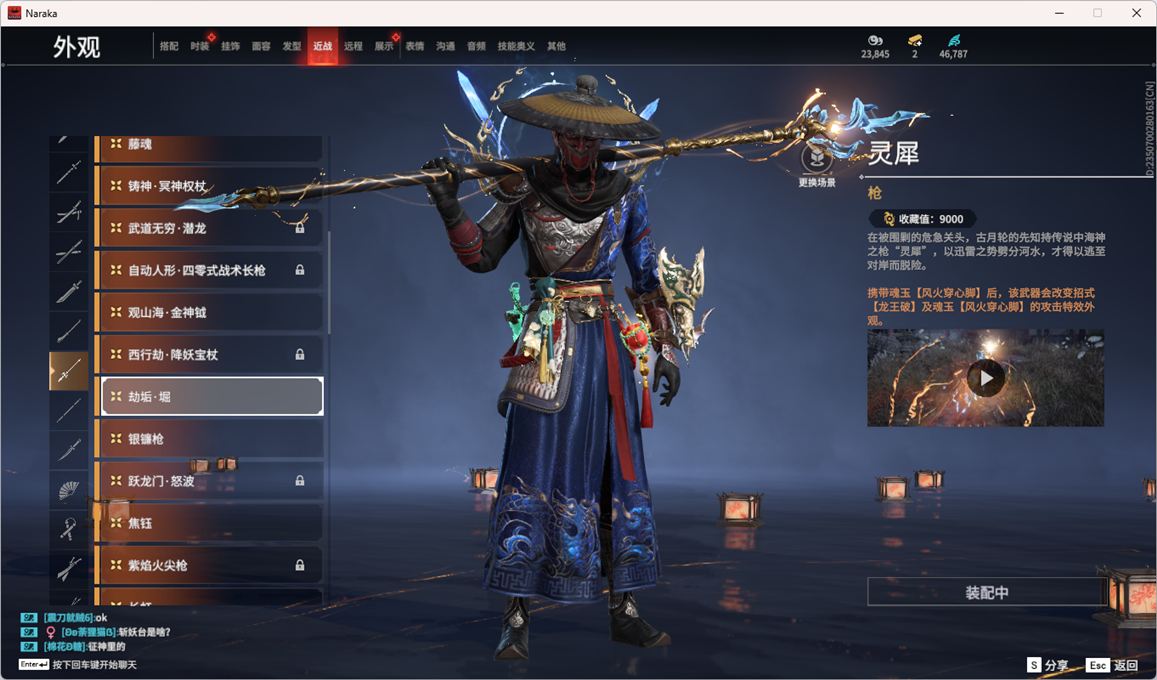1157x680 pixels.
Task: Play the weapon skin preview video
Action: tap(986, 378)
